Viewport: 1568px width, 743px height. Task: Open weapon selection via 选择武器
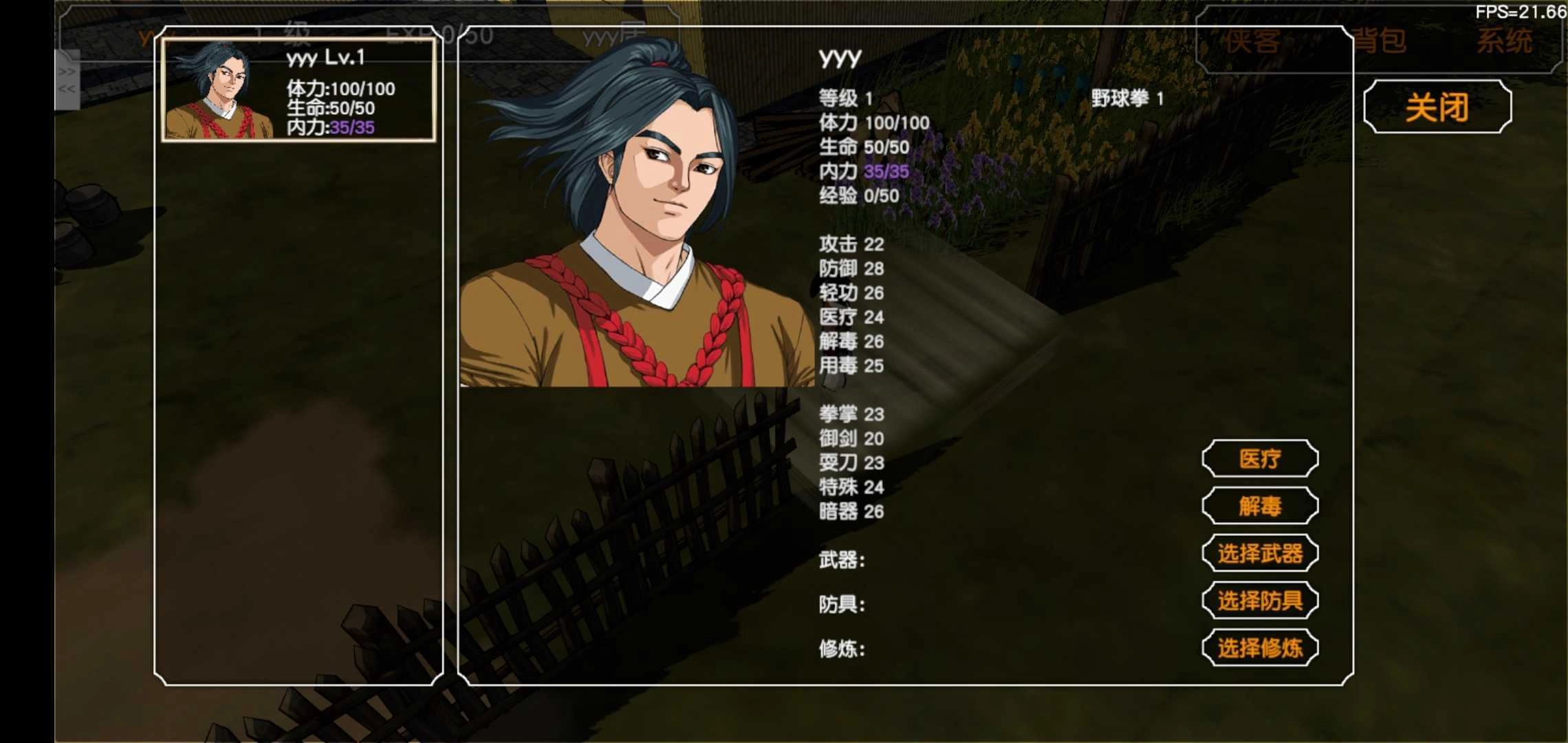[1260, 554]
